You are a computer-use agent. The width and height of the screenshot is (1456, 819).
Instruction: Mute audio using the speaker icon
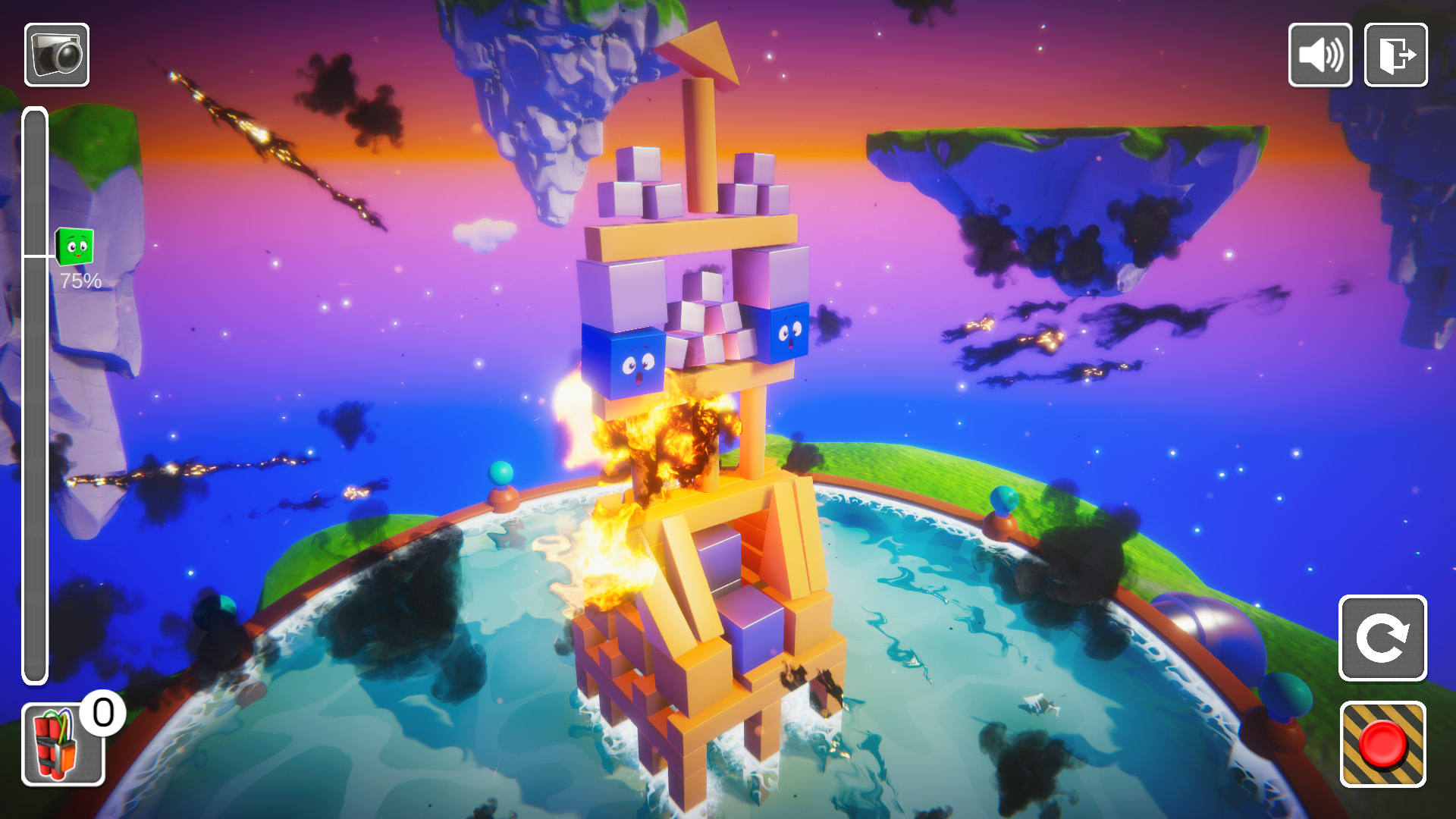(x=1319, y=55)
